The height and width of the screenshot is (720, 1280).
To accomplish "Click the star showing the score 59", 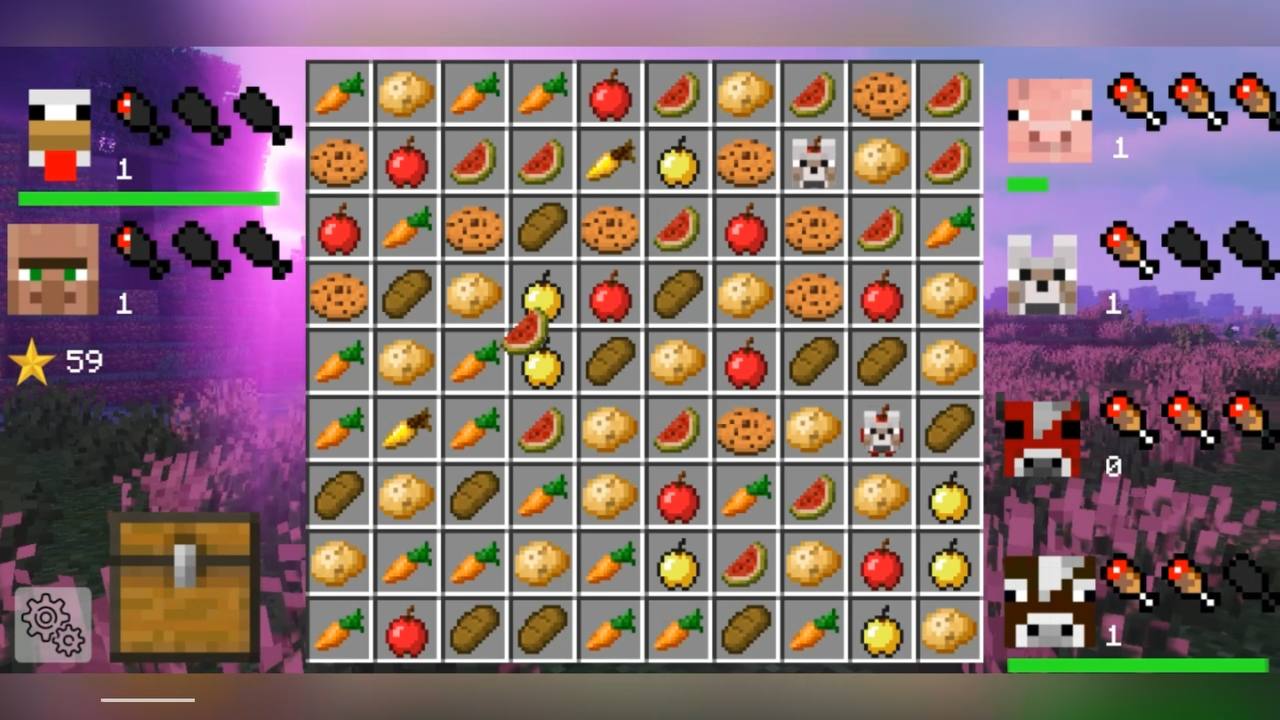I will 32,360.
